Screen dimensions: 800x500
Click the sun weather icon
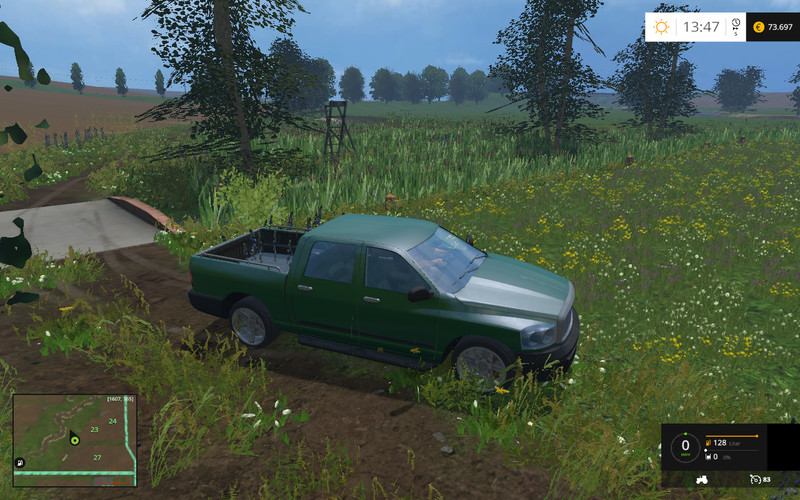coord(663,26)
